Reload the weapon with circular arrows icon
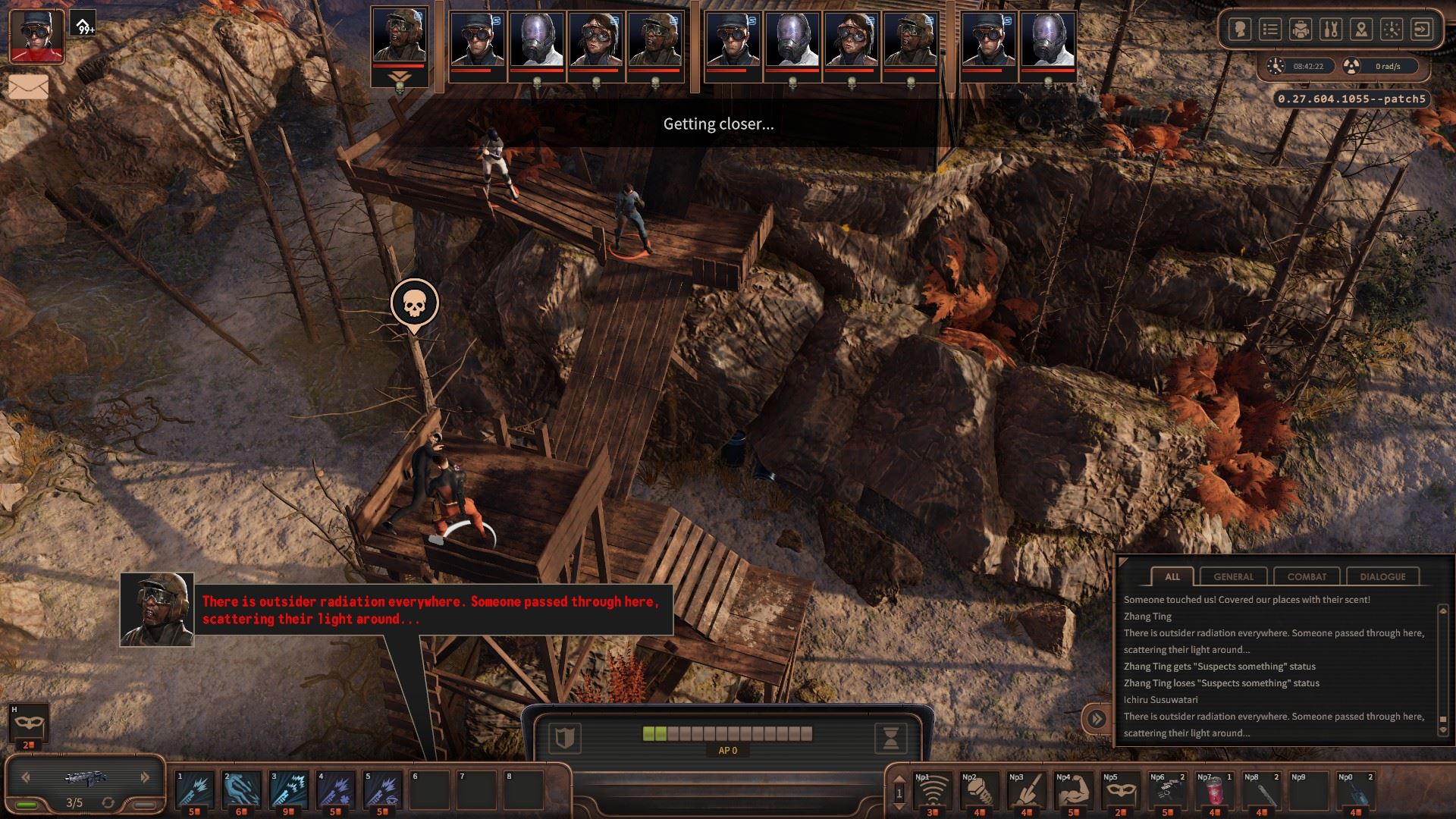 point(108,802)
